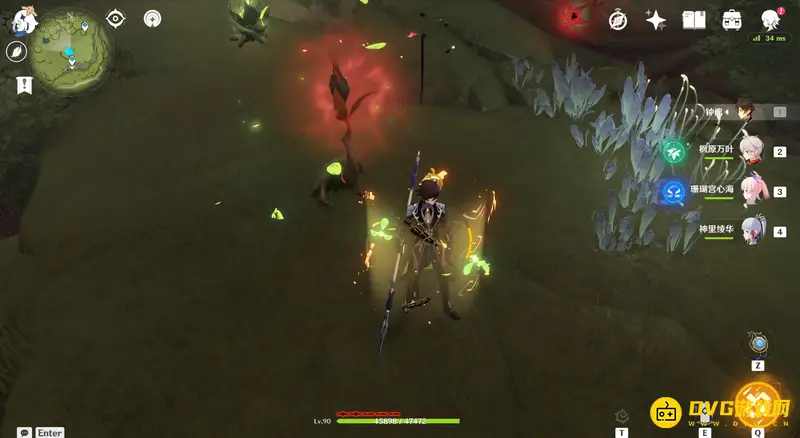Open the backpack inventory icon
This screenshot has width=800, height=438.
point(732,19)
